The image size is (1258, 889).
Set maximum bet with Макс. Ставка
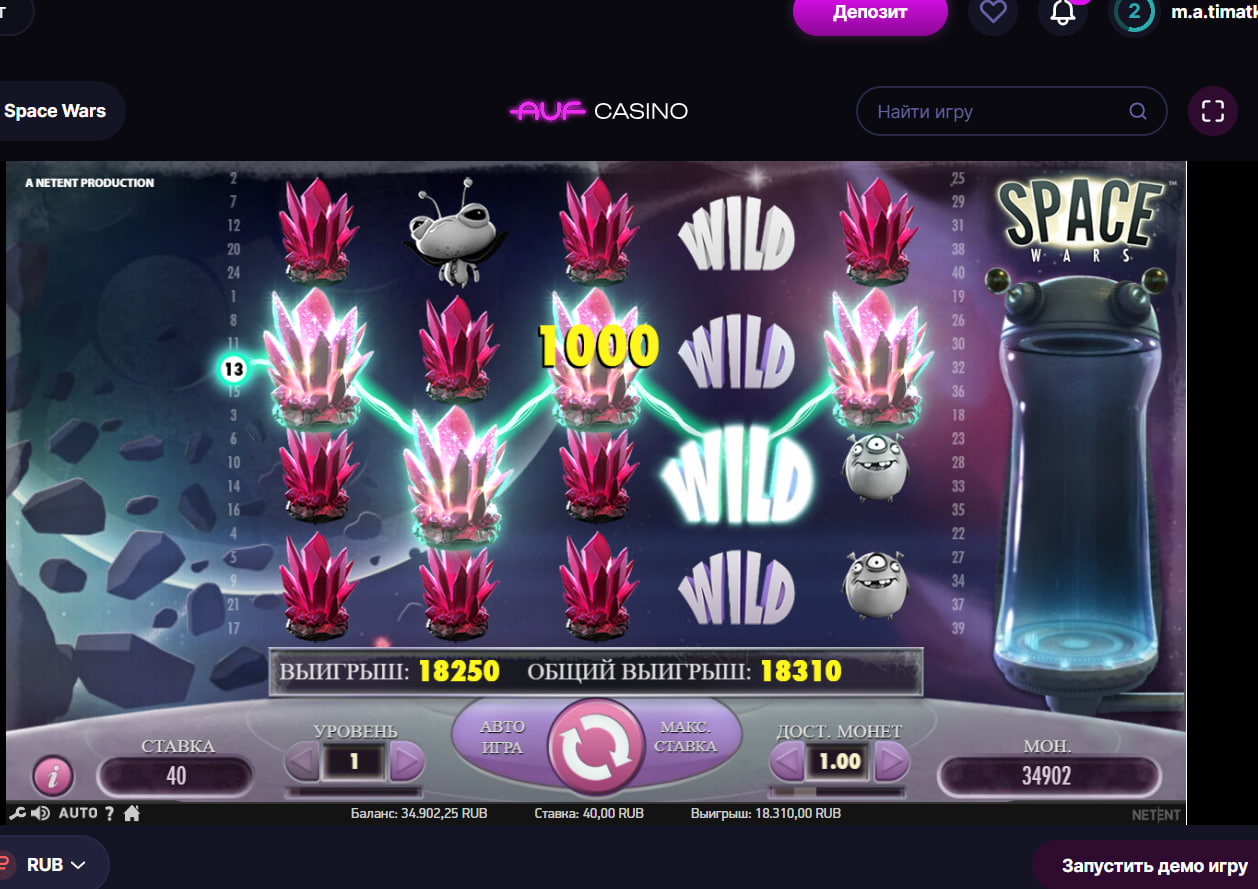[x=687, y=737]
